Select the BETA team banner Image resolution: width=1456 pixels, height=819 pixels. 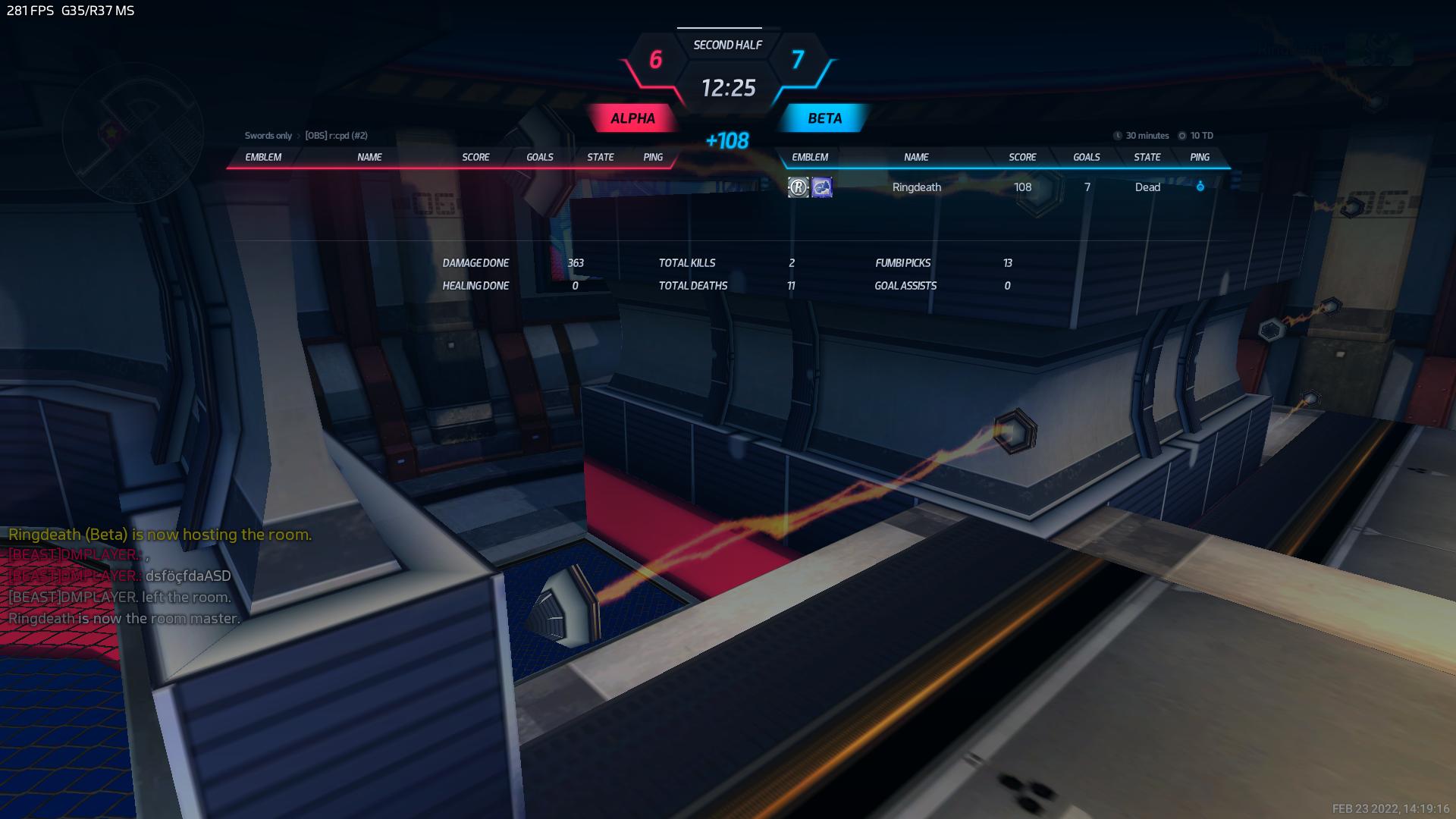pyautogui.click(x=824, y=118)
